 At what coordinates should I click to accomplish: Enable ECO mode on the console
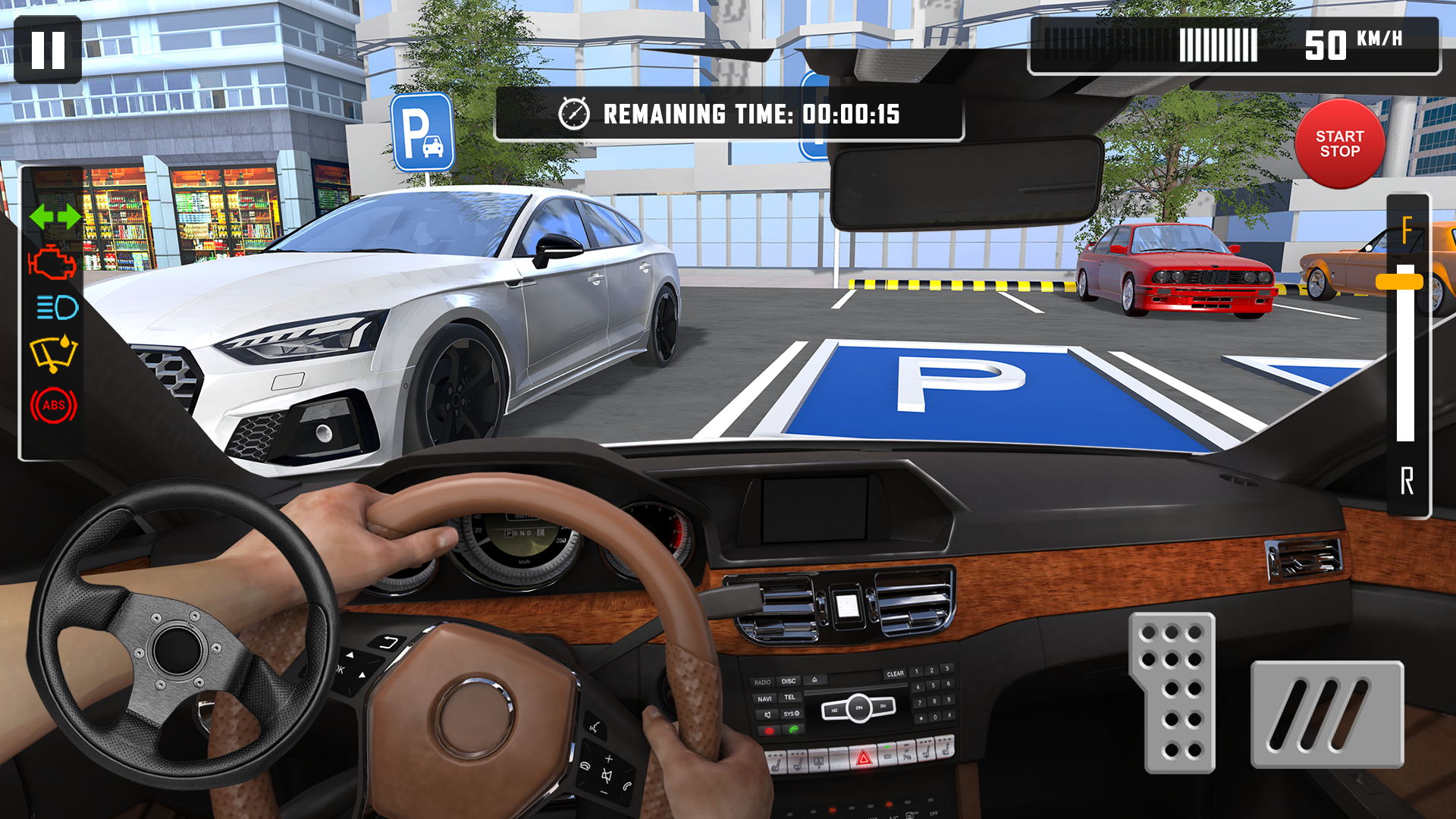[x=888, y=756]
